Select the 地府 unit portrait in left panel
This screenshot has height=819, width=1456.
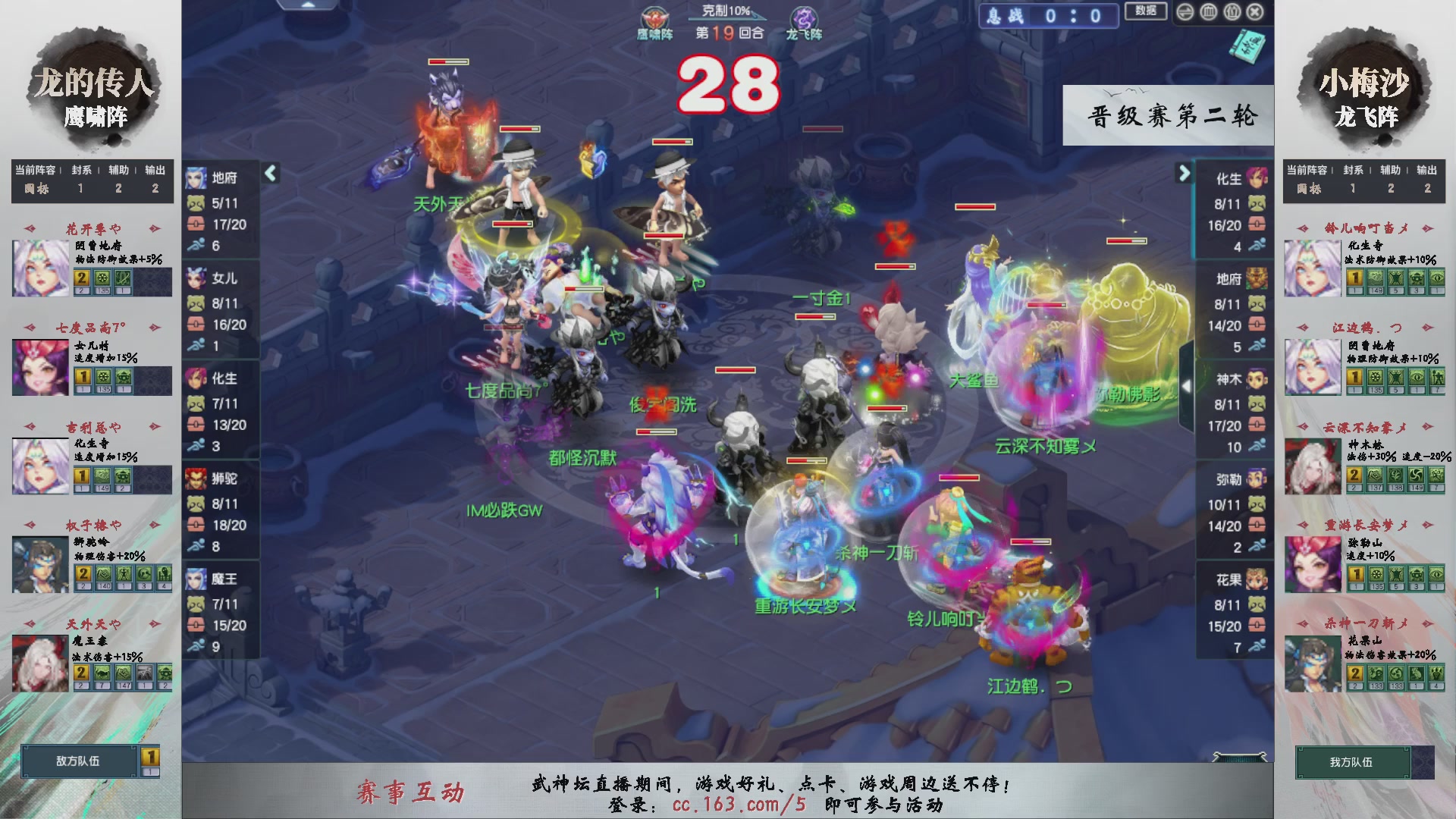pos(196,178)
